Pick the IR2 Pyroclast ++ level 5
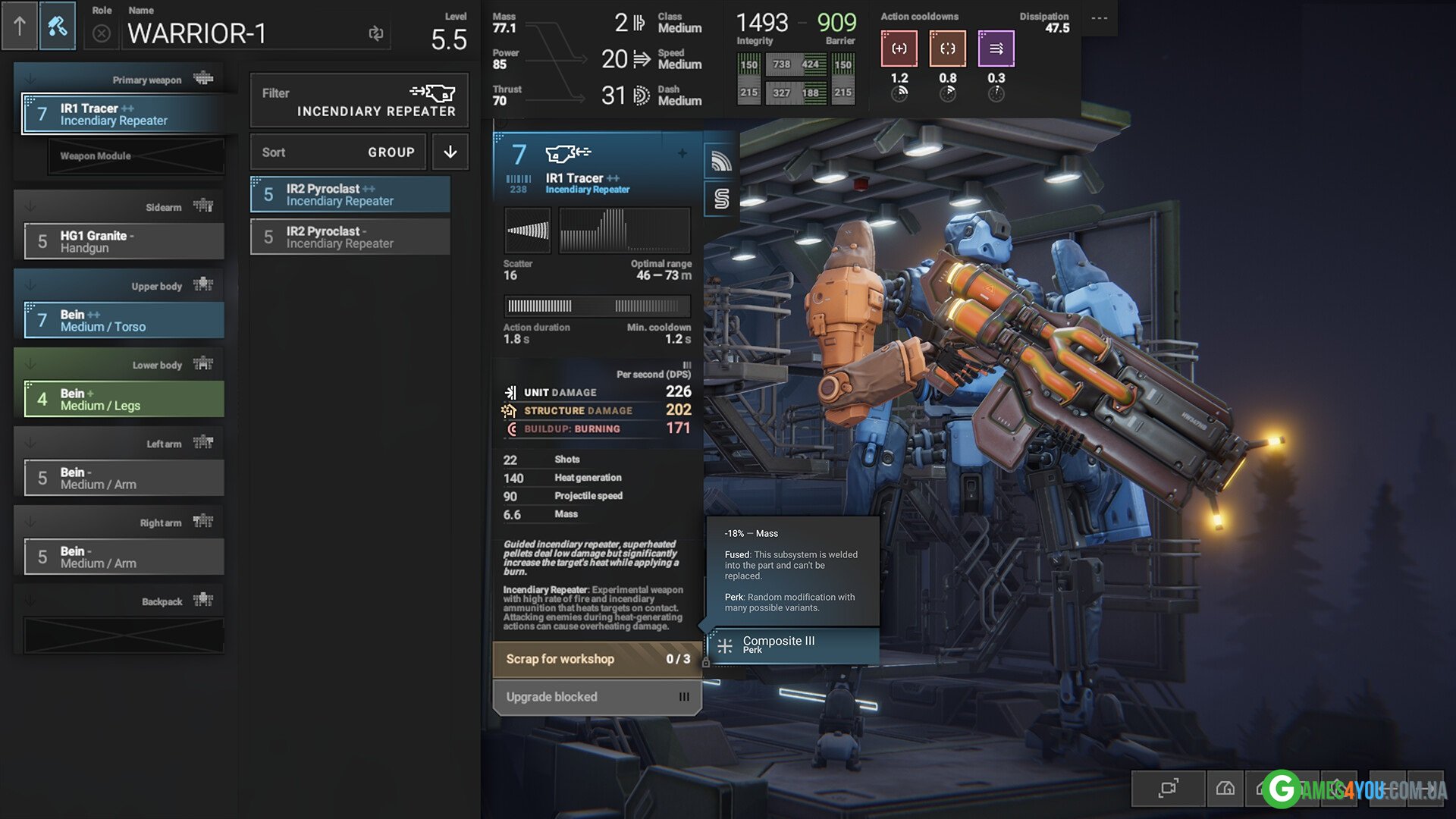 point(350,195)
